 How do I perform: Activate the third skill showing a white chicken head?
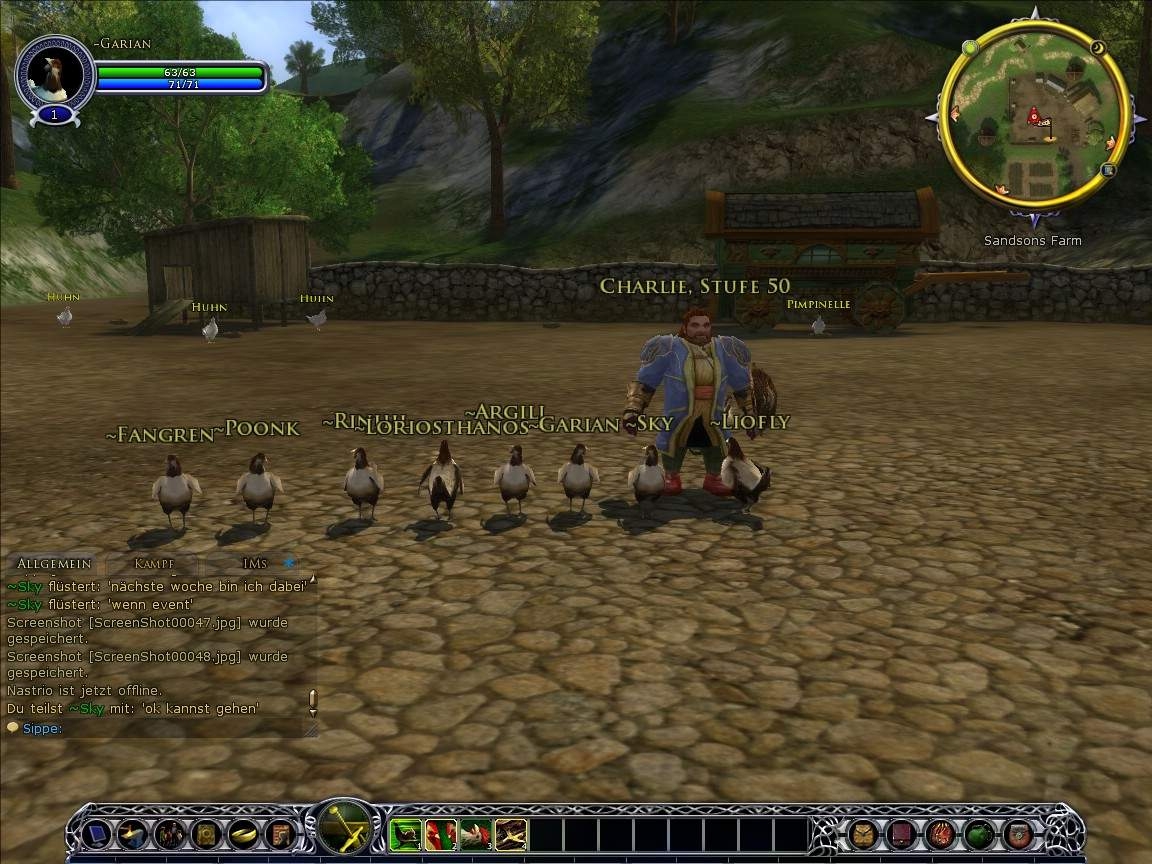click(476, 834)
